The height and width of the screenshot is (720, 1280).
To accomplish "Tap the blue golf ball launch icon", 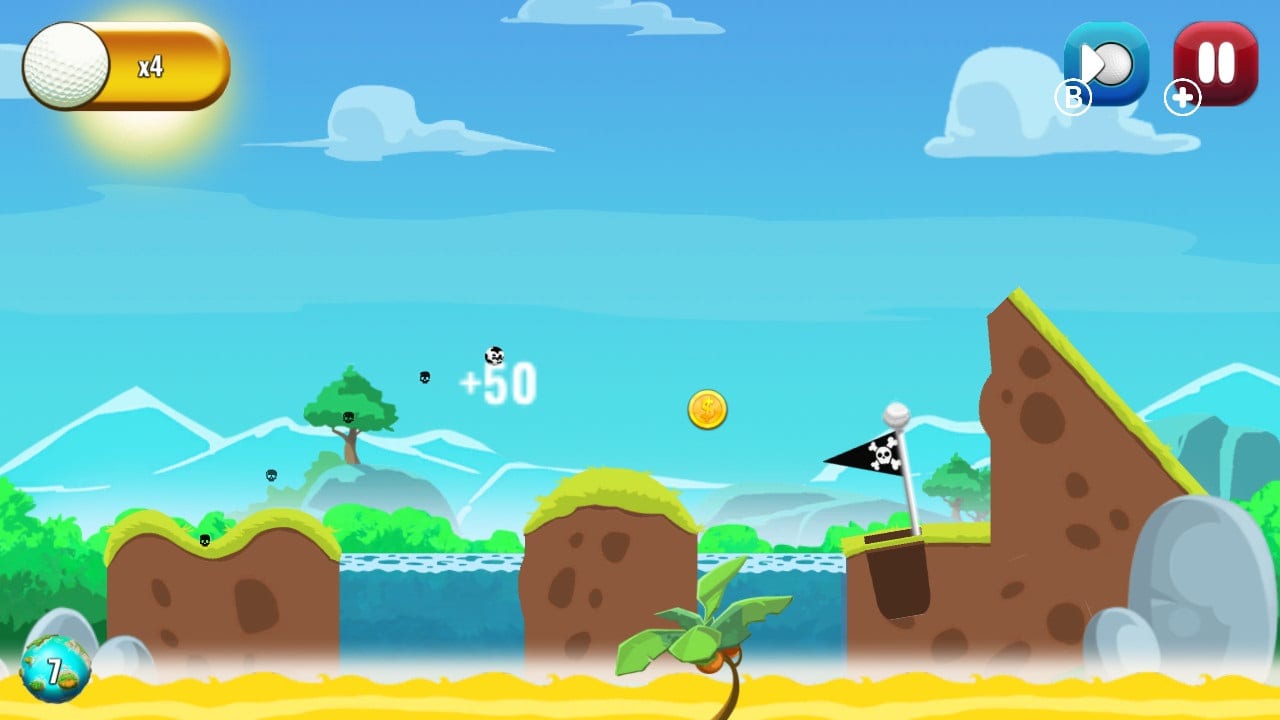I will click(1106, 62).
